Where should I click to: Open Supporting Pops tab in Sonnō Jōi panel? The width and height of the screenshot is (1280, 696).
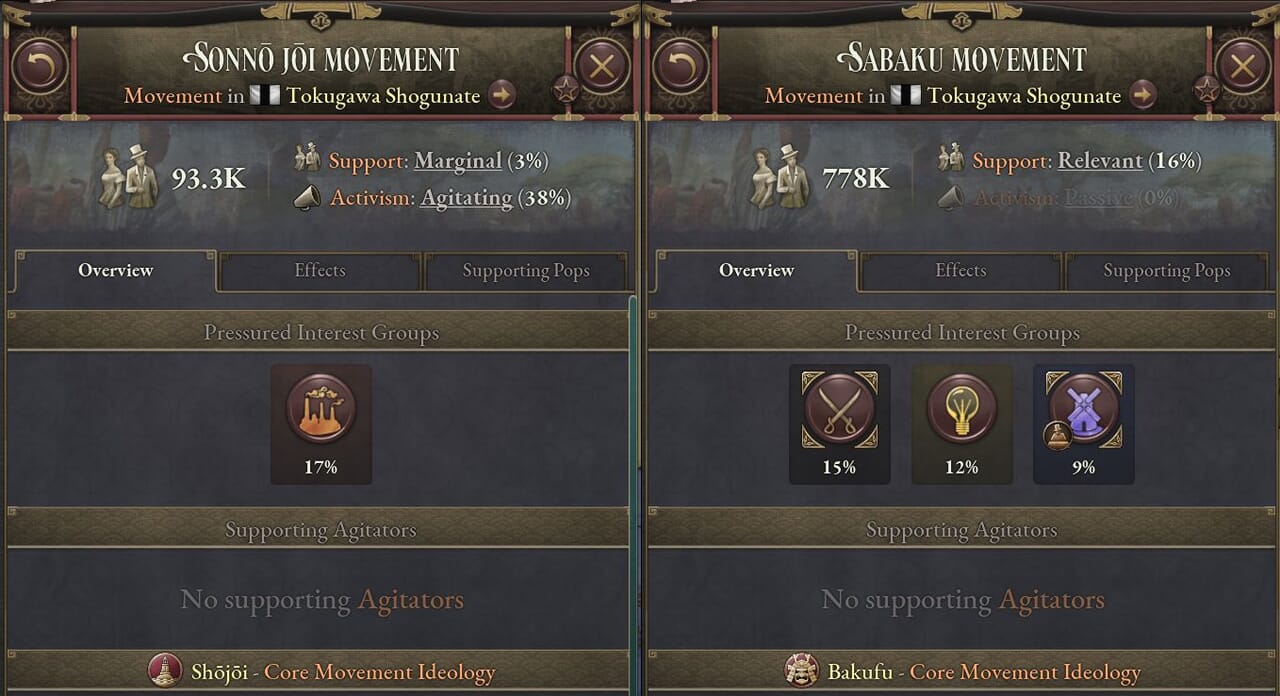point(526,271)
